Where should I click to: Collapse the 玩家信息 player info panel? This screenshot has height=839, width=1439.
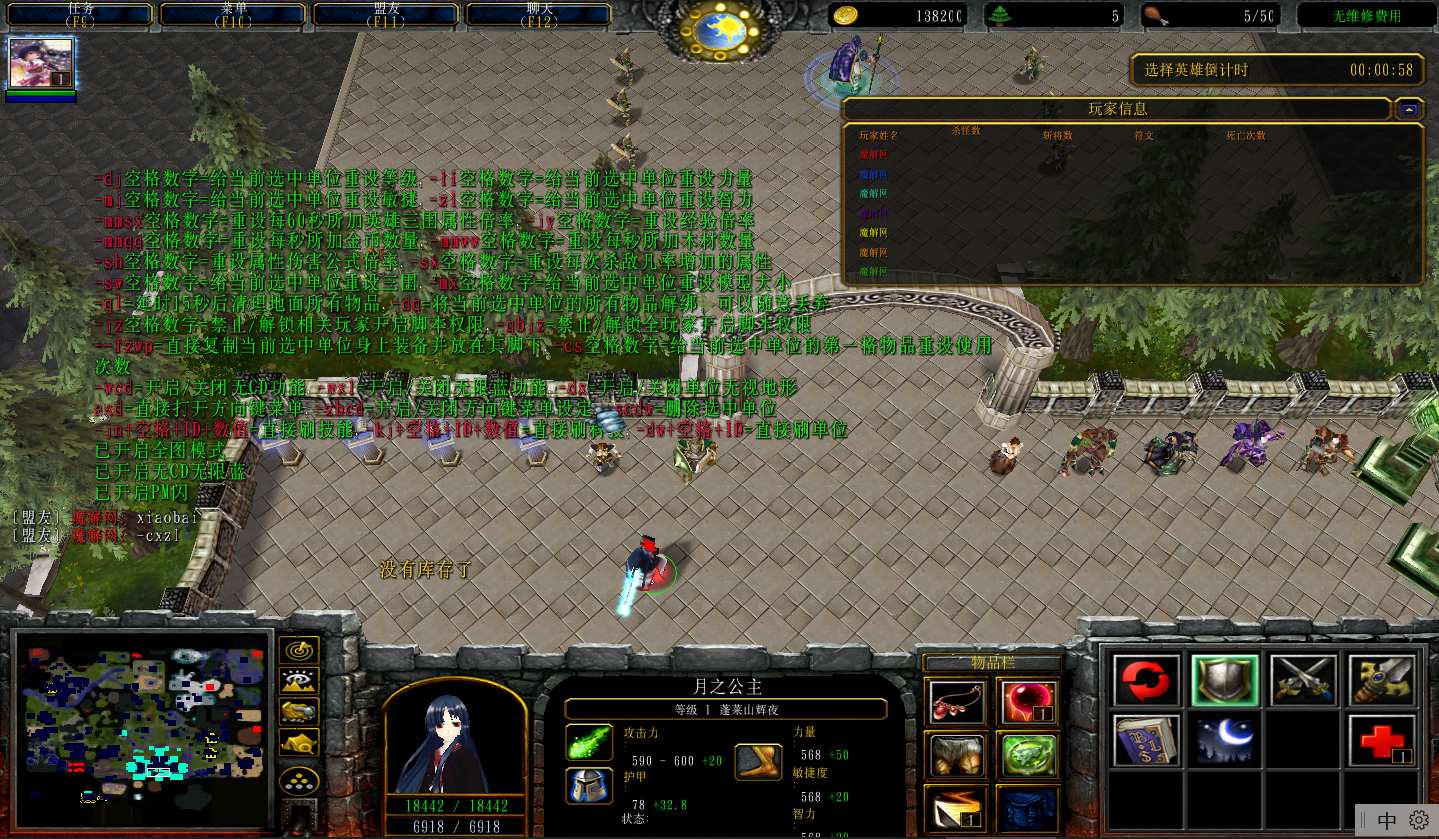tap(1410, 109)
